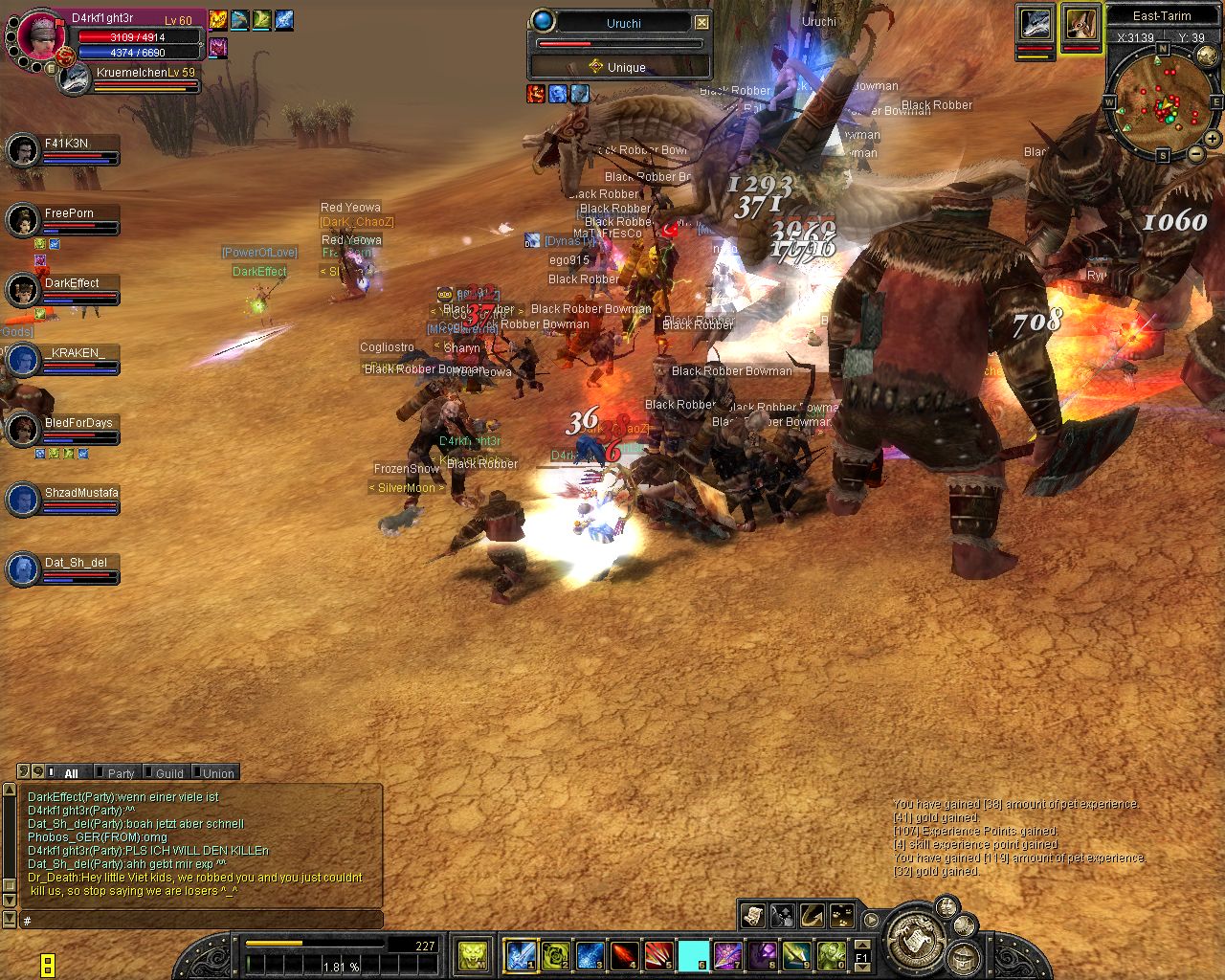Screen dimensions: 1225x980
Task: Zoom in the minimap with plus button
Action: [x=1212, y=139]
